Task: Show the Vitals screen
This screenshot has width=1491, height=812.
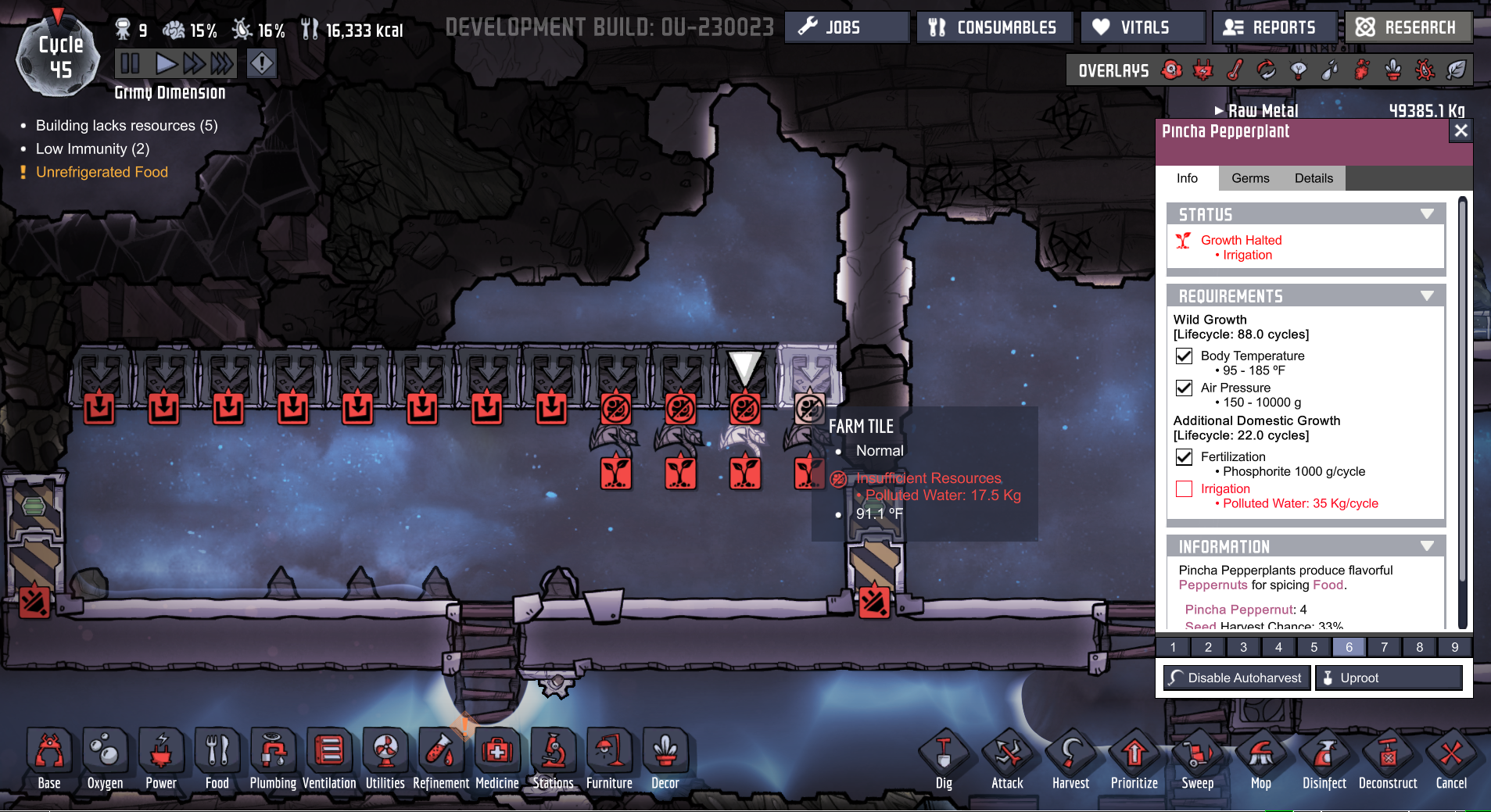Action: pos(1143,27)
